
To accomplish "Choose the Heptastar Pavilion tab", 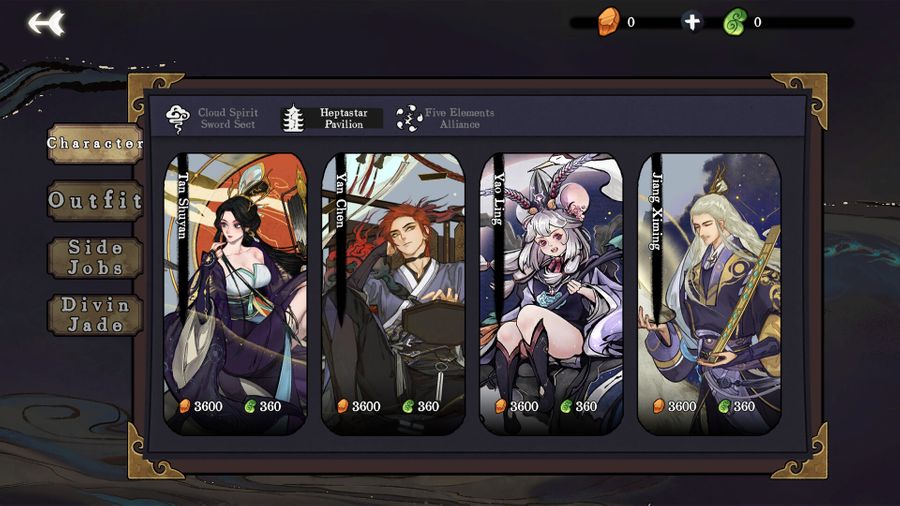I will point(333,119).
